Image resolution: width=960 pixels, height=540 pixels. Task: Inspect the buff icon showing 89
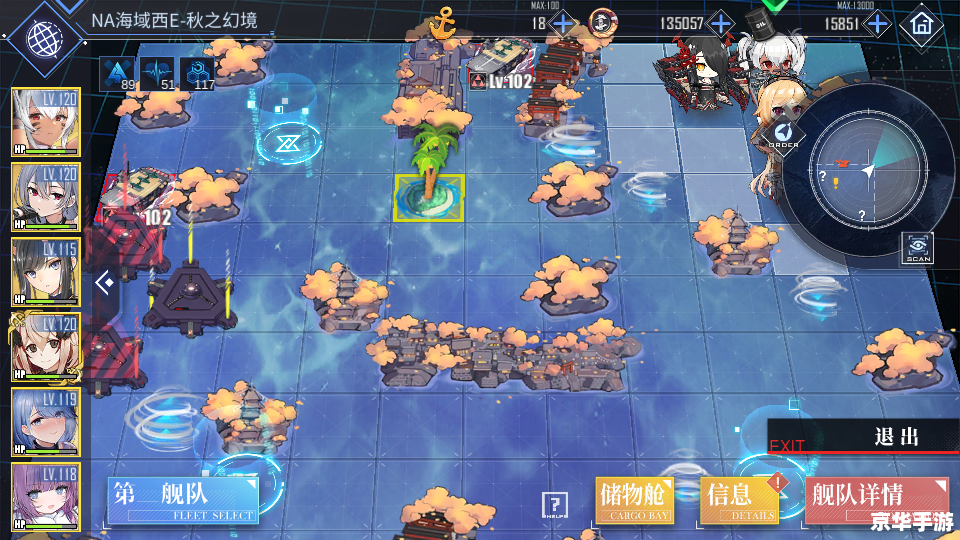tap(118, 73)
